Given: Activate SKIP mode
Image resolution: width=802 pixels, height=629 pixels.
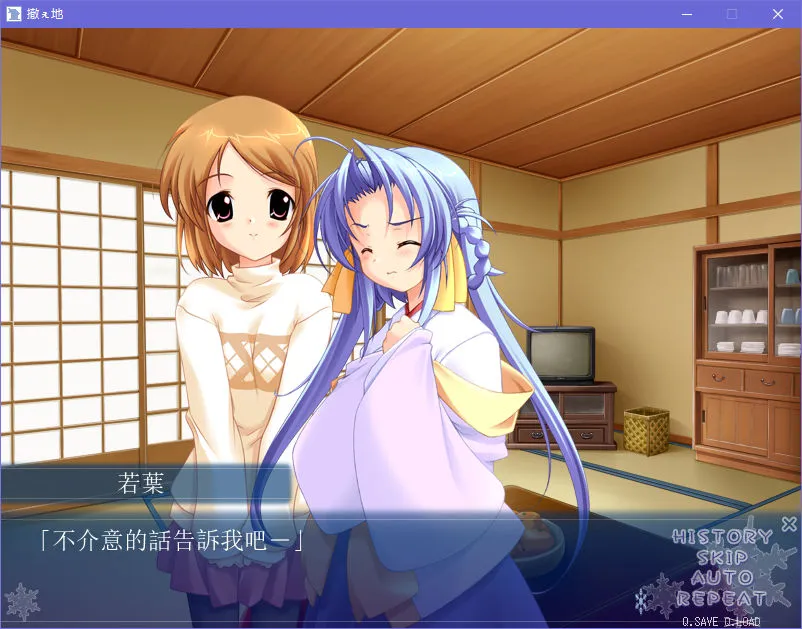Looking at the screenshot, I should pyautogui.click(x=721, y=558).
